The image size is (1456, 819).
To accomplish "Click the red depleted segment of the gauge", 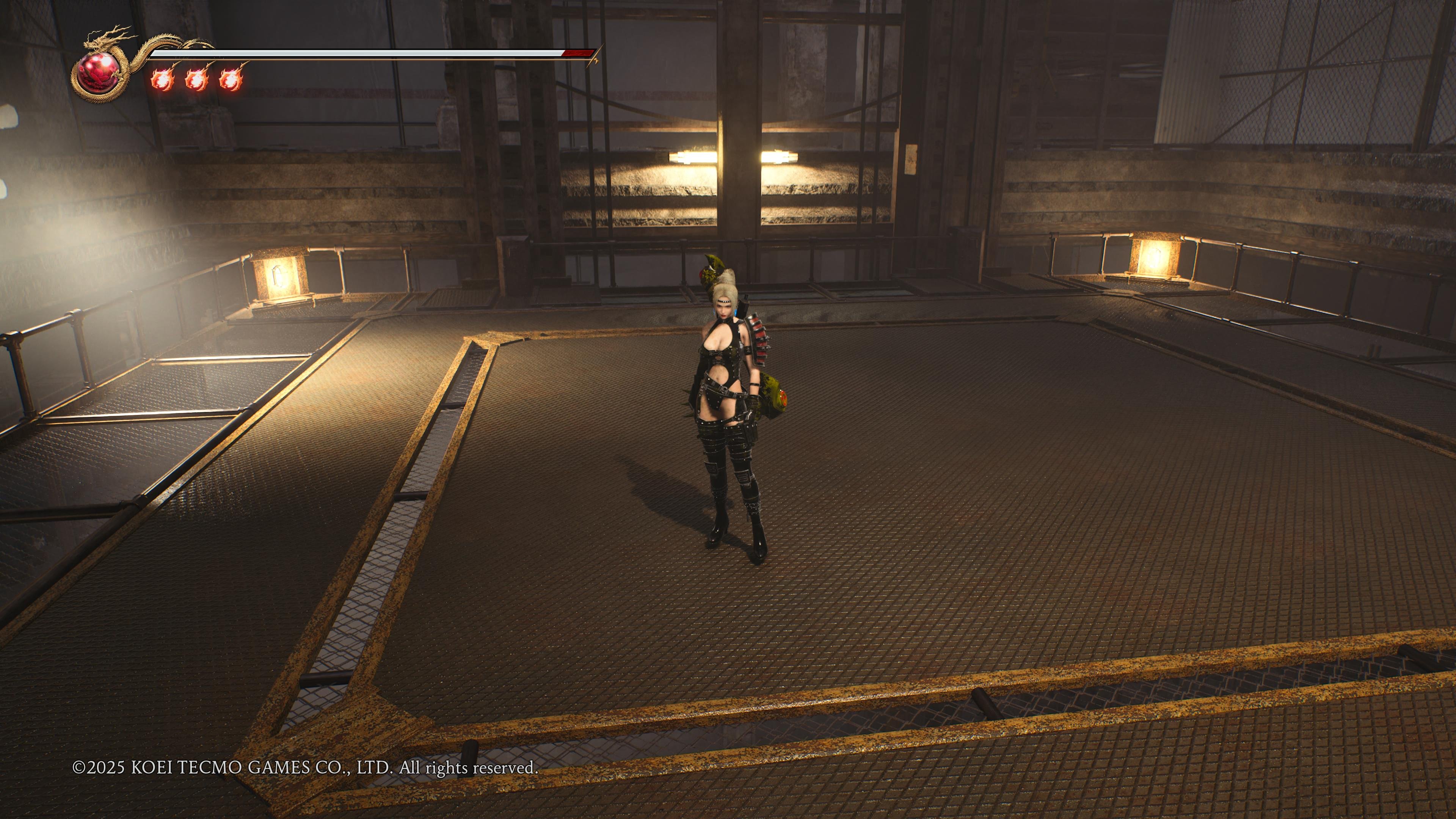I will pyautogui.click(x=577, y=54).
